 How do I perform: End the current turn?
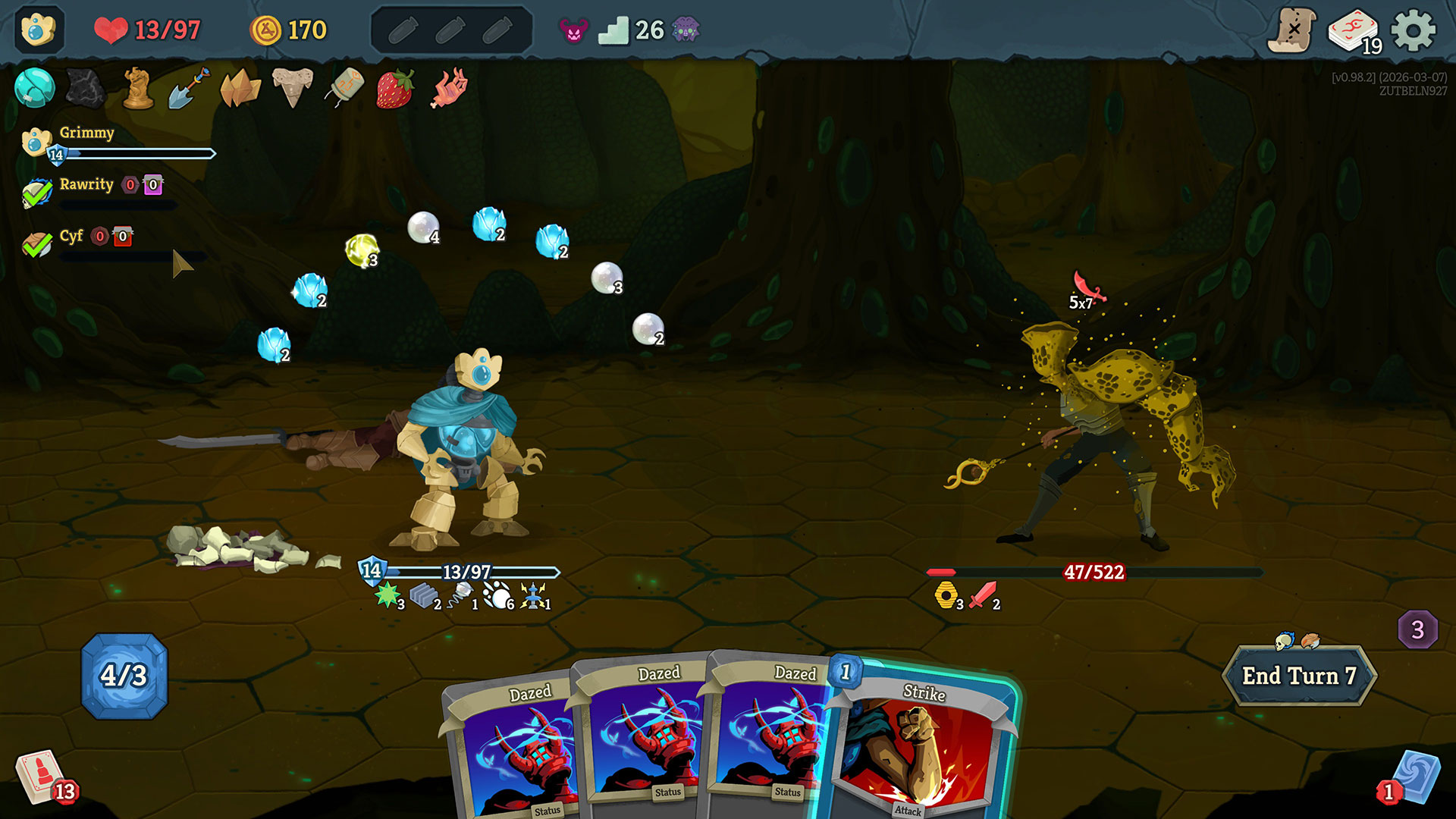click(1298, 675)
